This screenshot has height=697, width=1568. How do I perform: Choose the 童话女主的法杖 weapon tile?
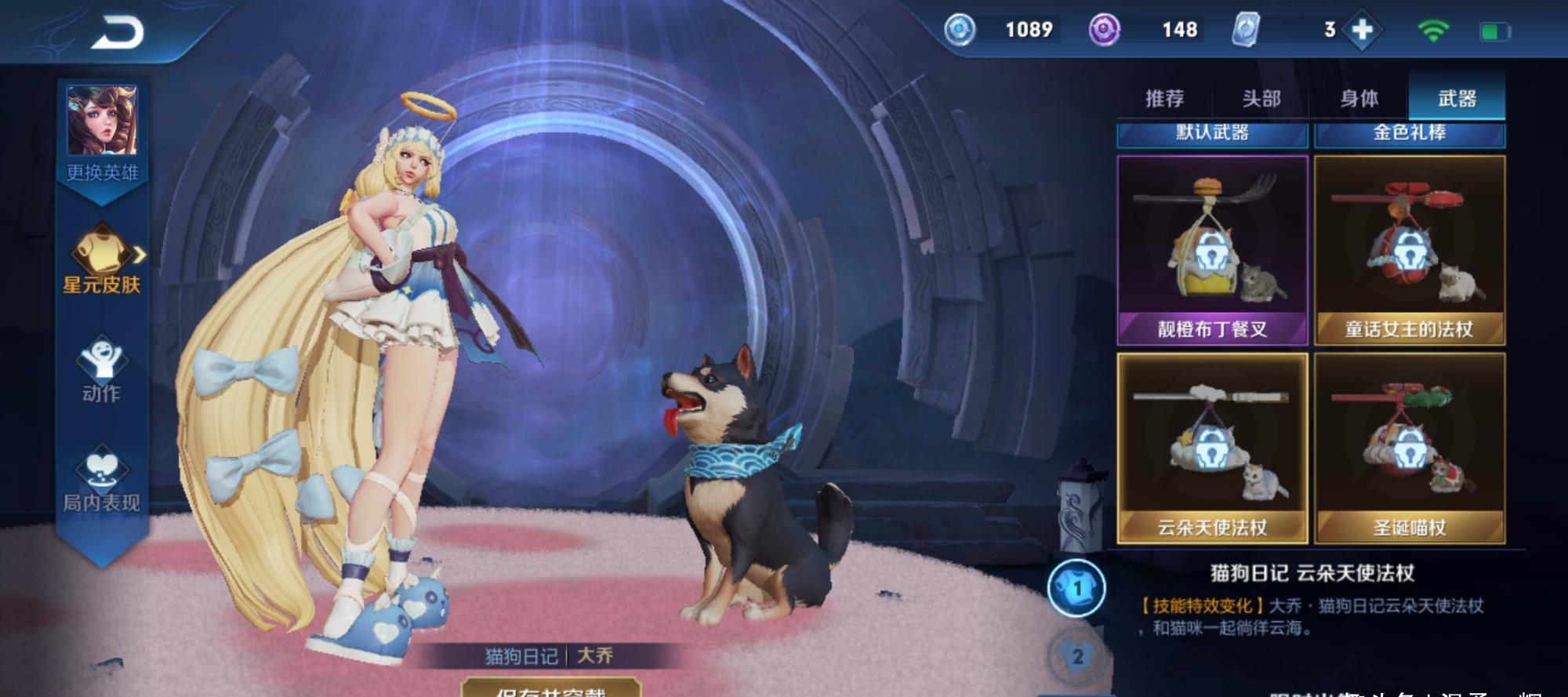1409,250
